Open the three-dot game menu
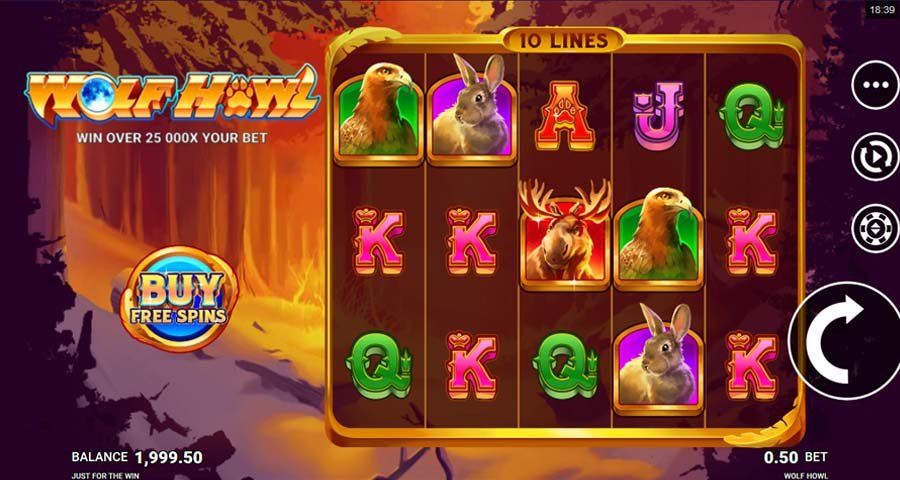The image size is (900, 480). pyautogui.click(x=875, y=86)
